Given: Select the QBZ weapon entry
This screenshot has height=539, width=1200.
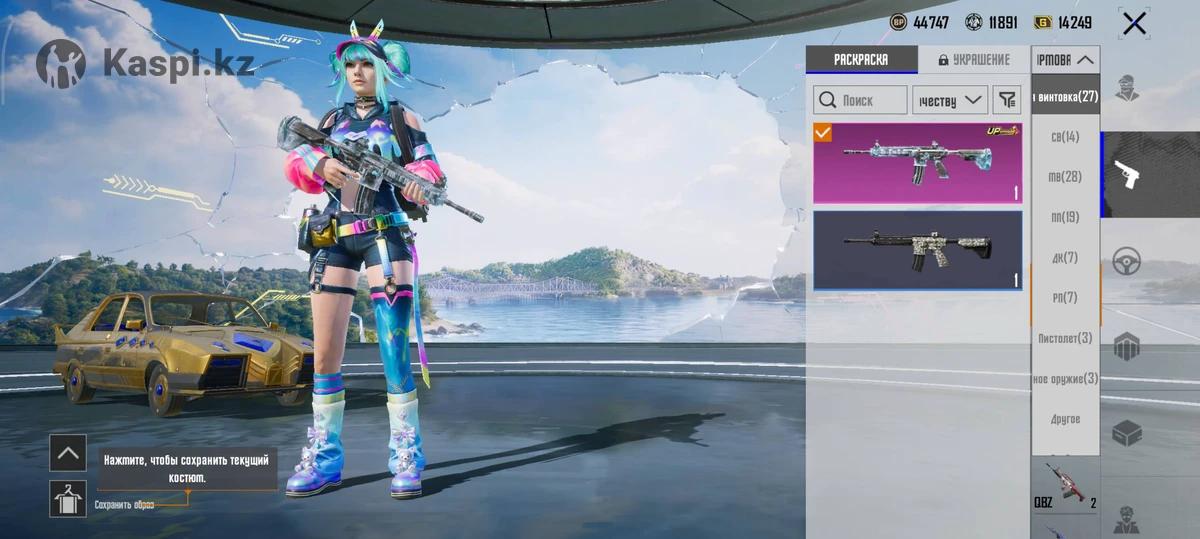Looking at the screenshot, I should (x=1065, y=486).
